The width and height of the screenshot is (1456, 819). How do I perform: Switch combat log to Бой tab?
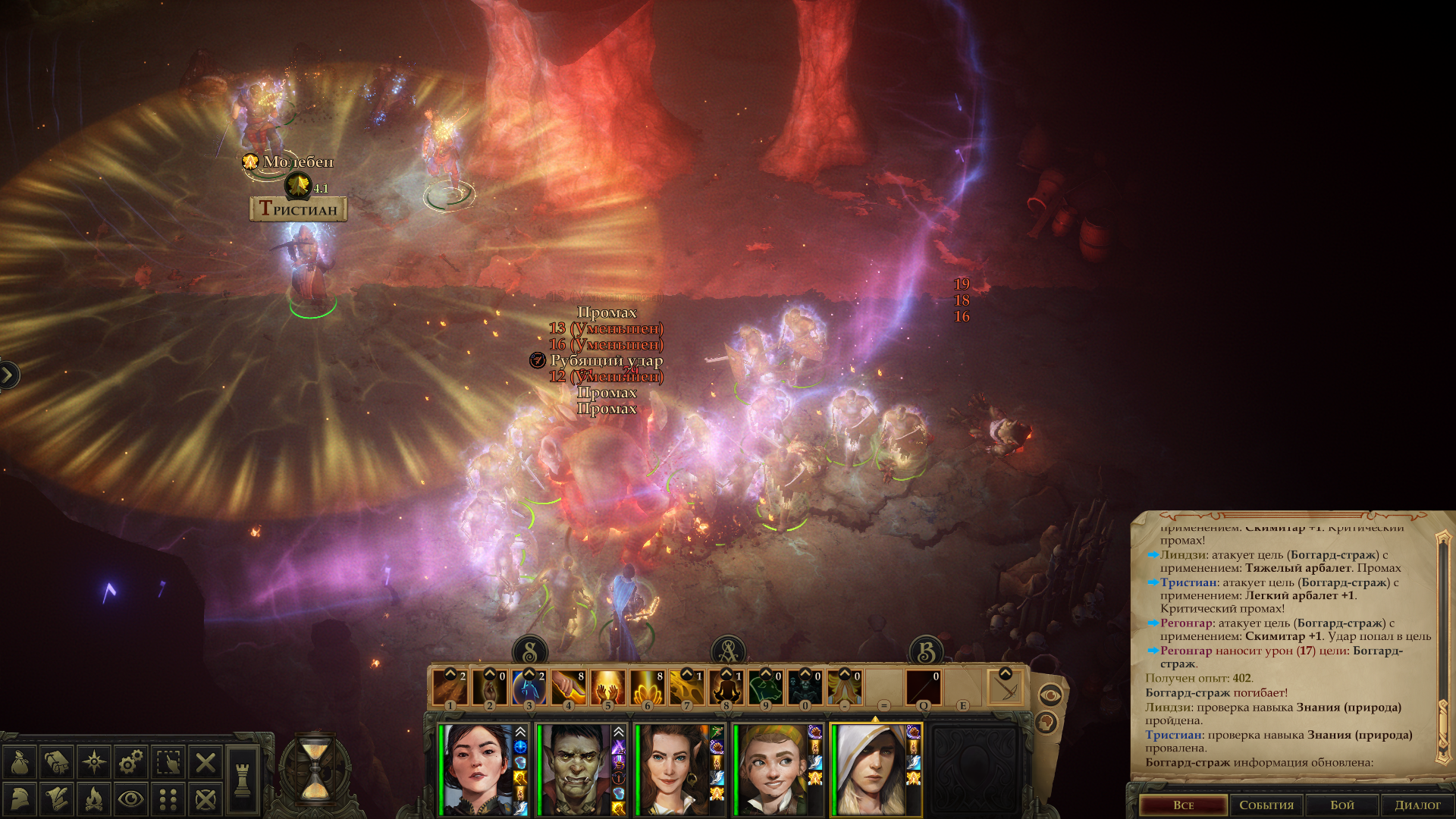[x=1341, y=805]
